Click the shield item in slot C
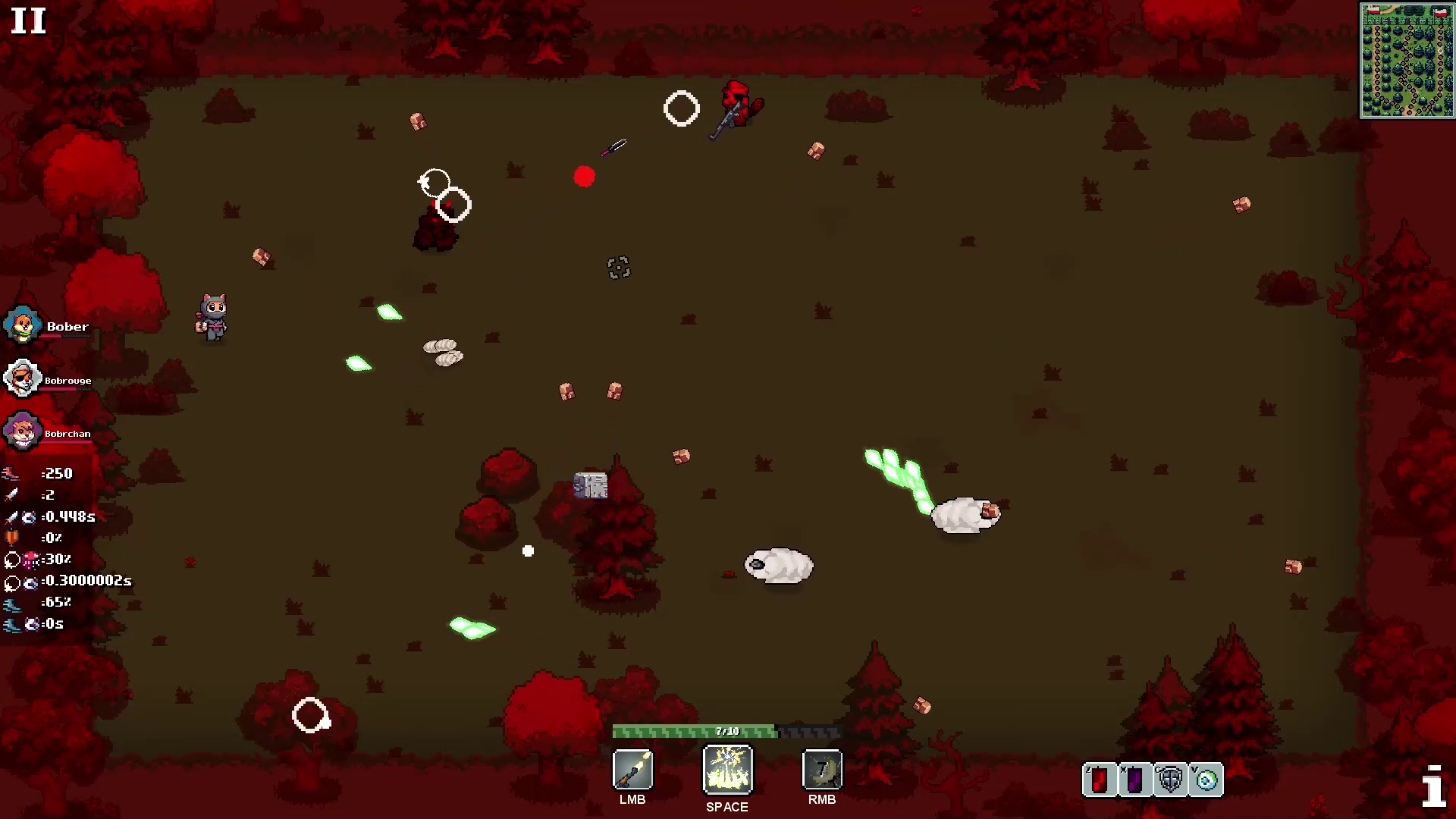The height and width of the screenshot is (819, 1456). (x=1169, y=779)
